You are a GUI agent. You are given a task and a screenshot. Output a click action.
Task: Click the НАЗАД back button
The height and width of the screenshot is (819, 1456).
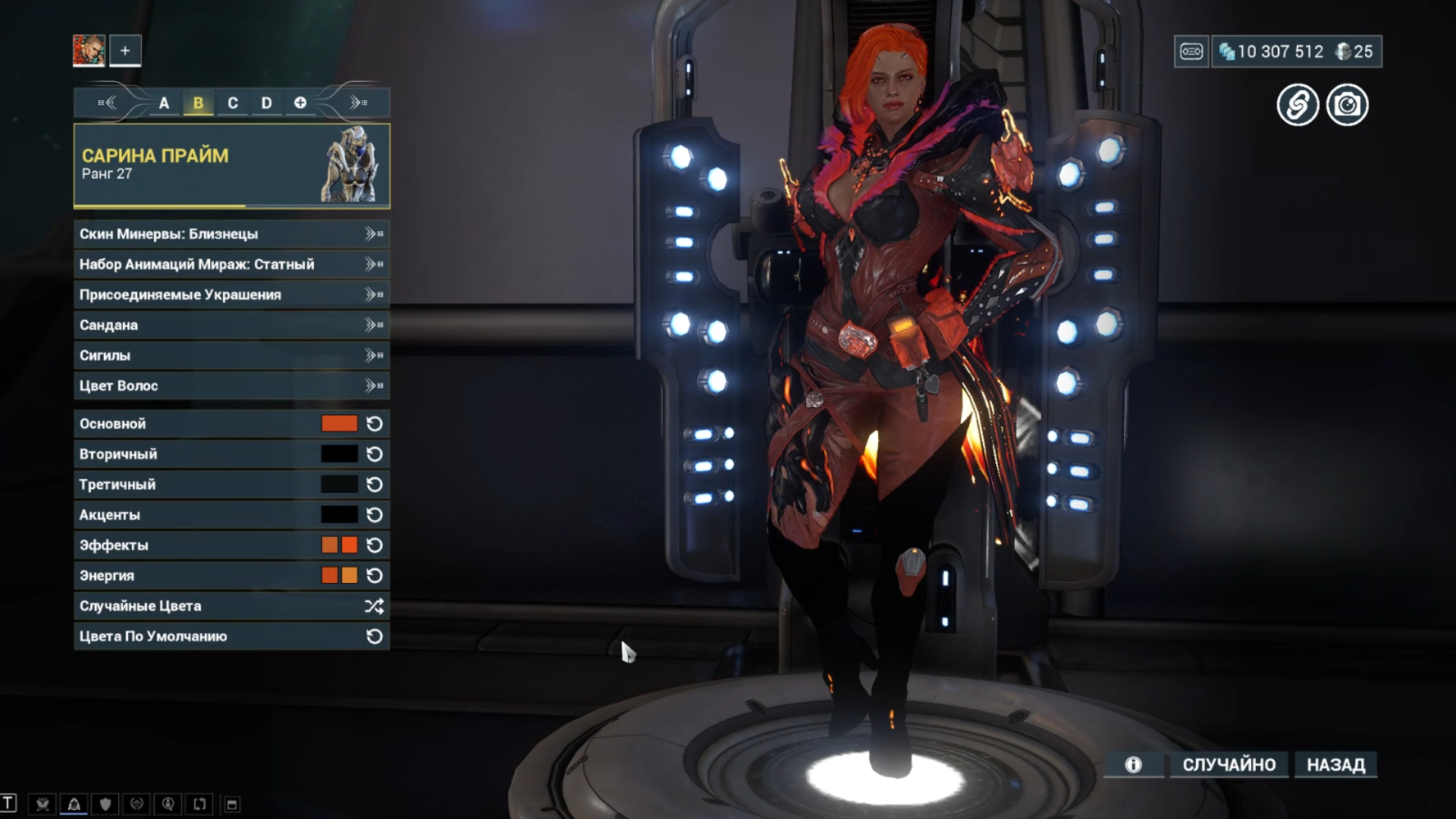pyautogui.click(x=1335, y=764)
